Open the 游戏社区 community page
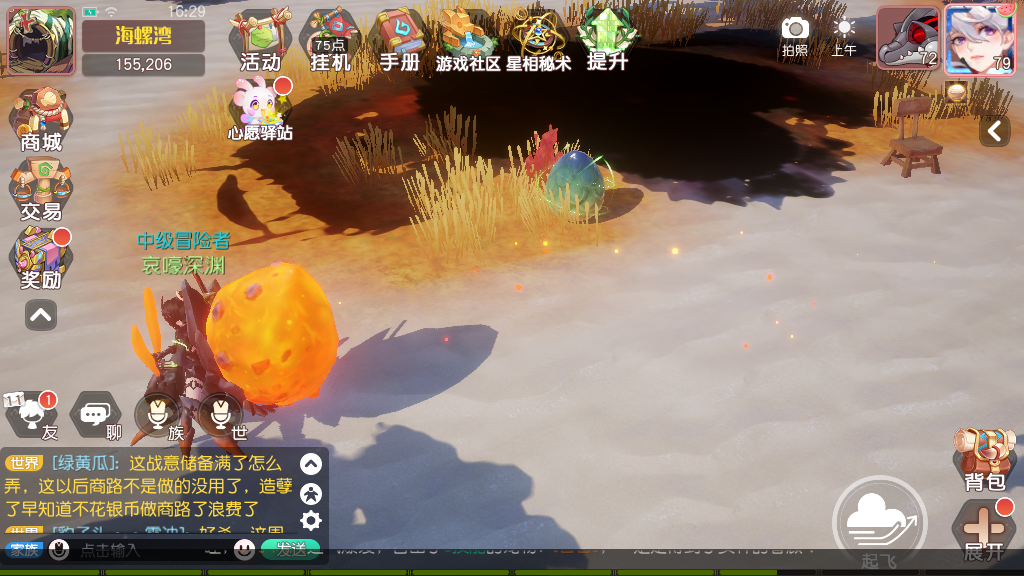Screen dimensions: 1024x576 coord(468,40)
